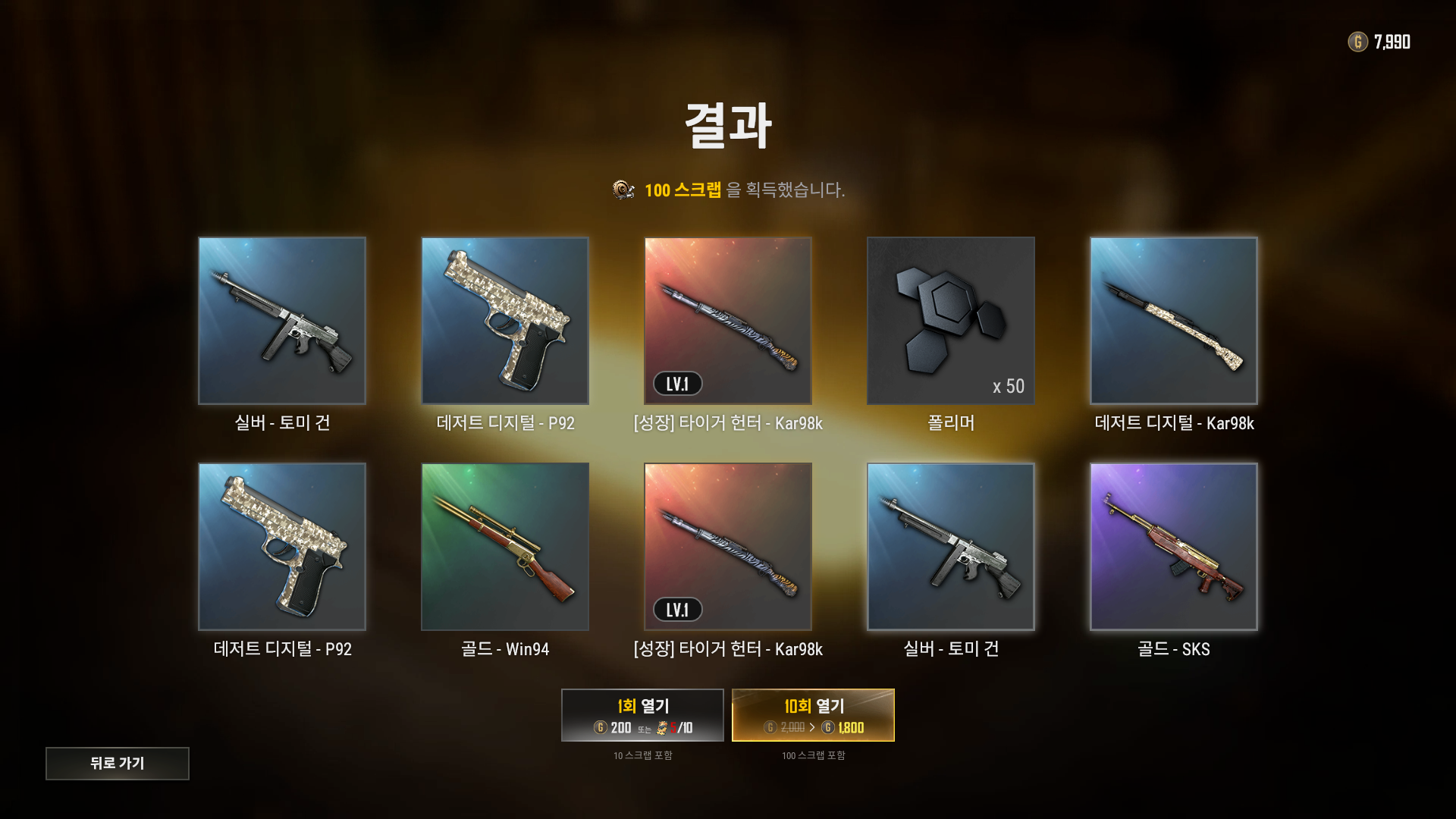Screen dimensions: 1456x819
Task: Select the 폴리머 x 50 reward tile
Action: (951, 320)
